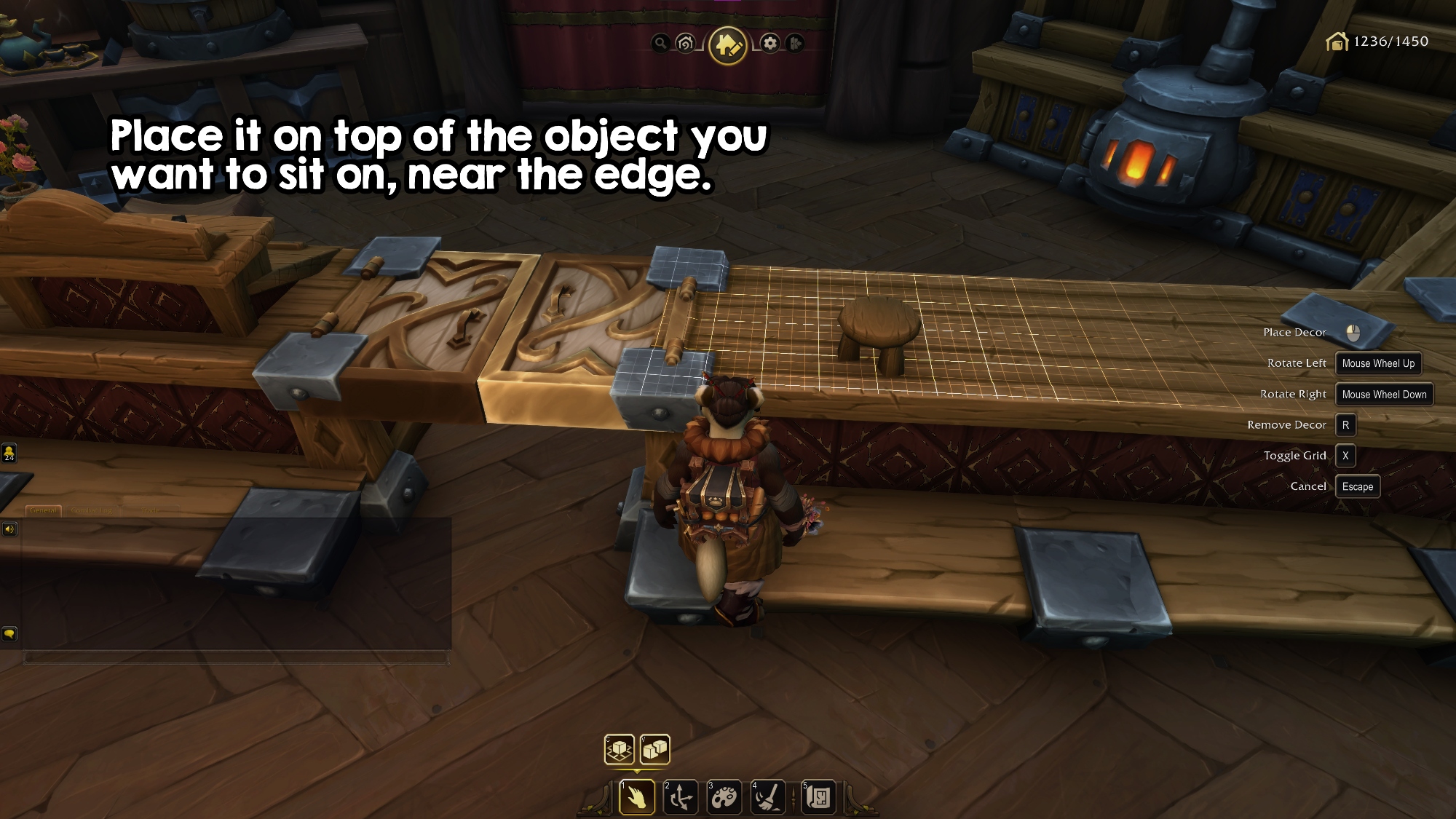The height and width of the screenshot is (819, 1456).
Task: Select the gold house editor button
Action: click(x=728, y=45)
